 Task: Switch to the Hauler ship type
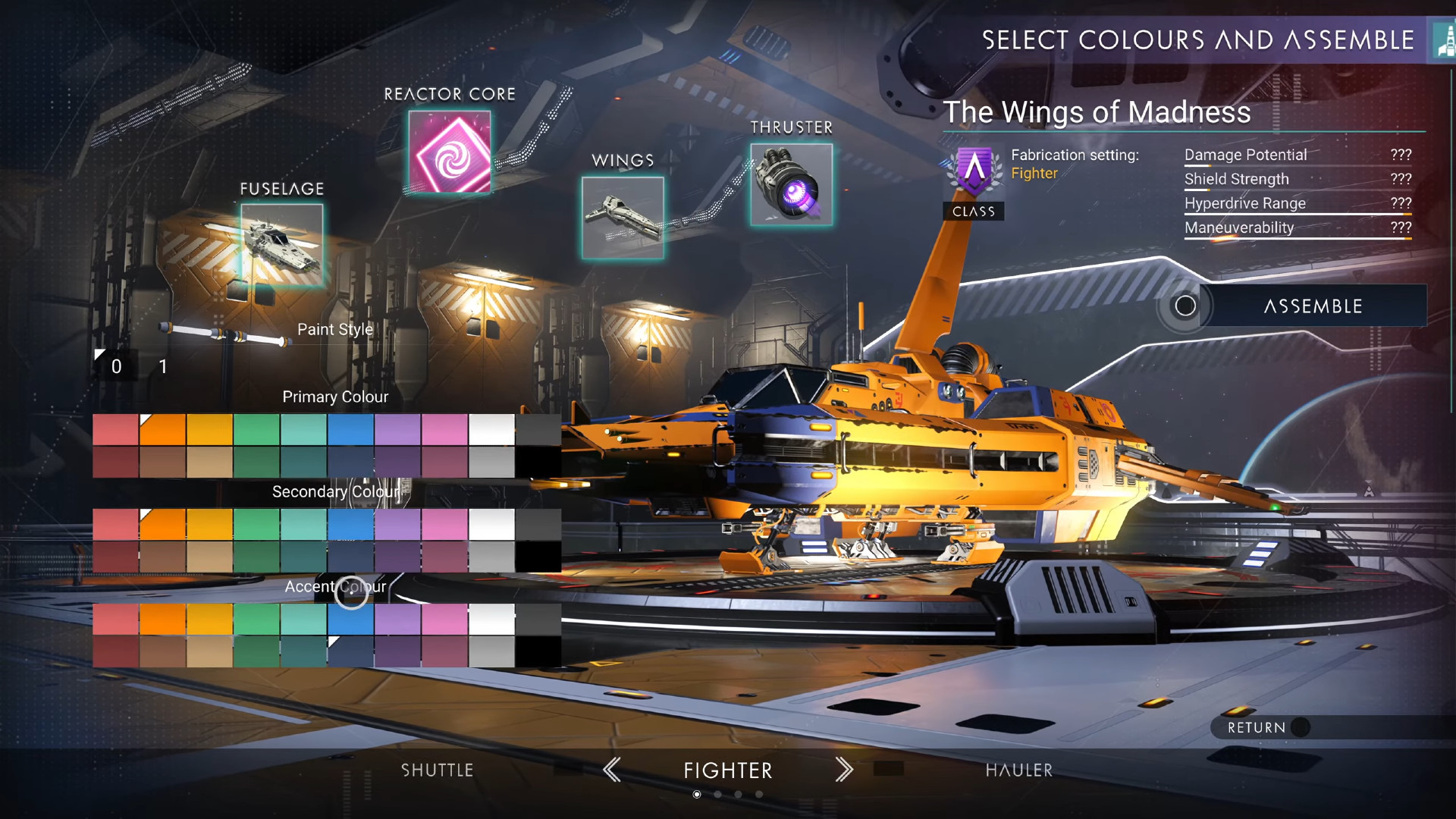(x=1019, y=770)
